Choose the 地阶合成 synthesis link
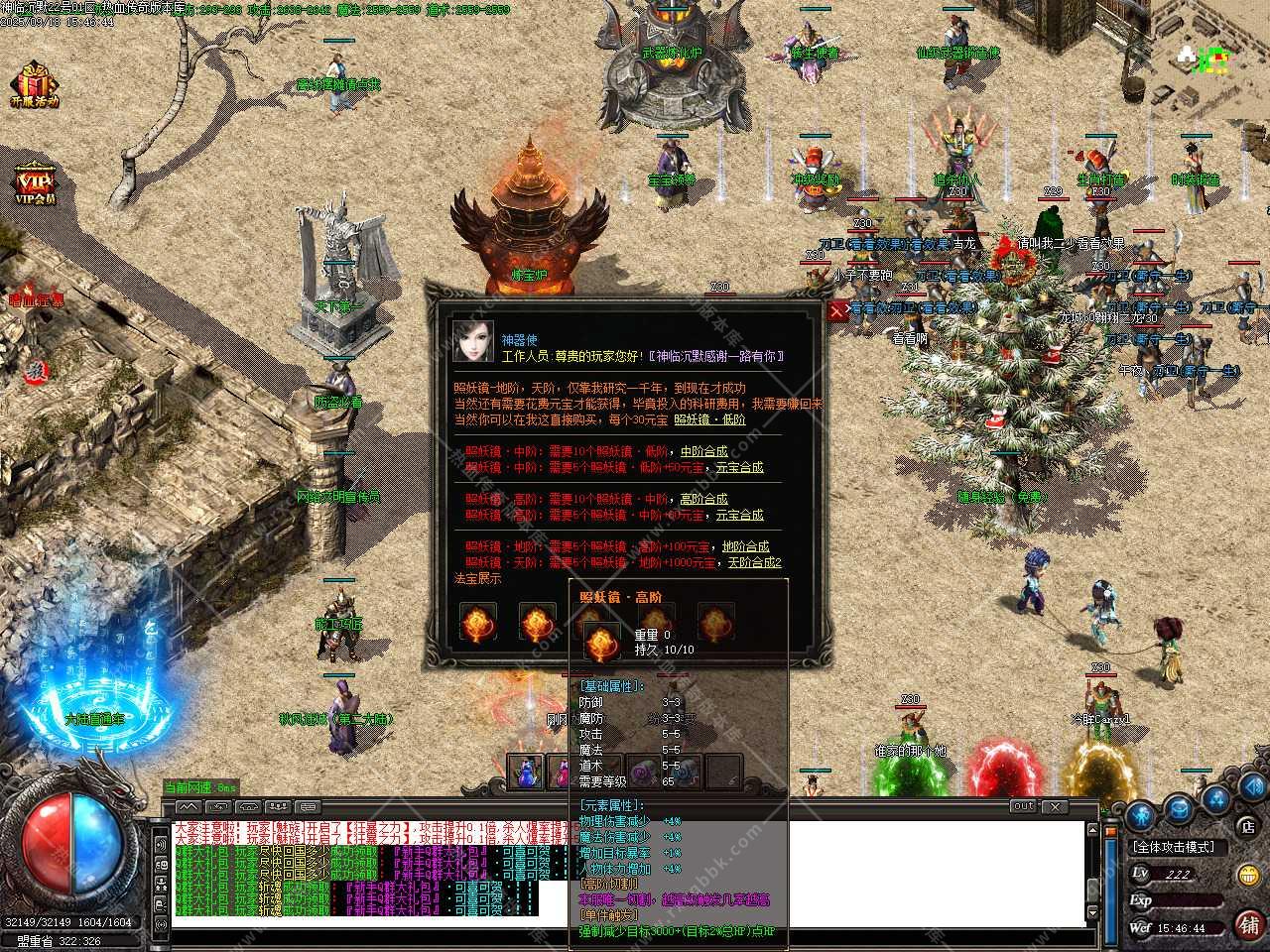 [x=745, y=546]
